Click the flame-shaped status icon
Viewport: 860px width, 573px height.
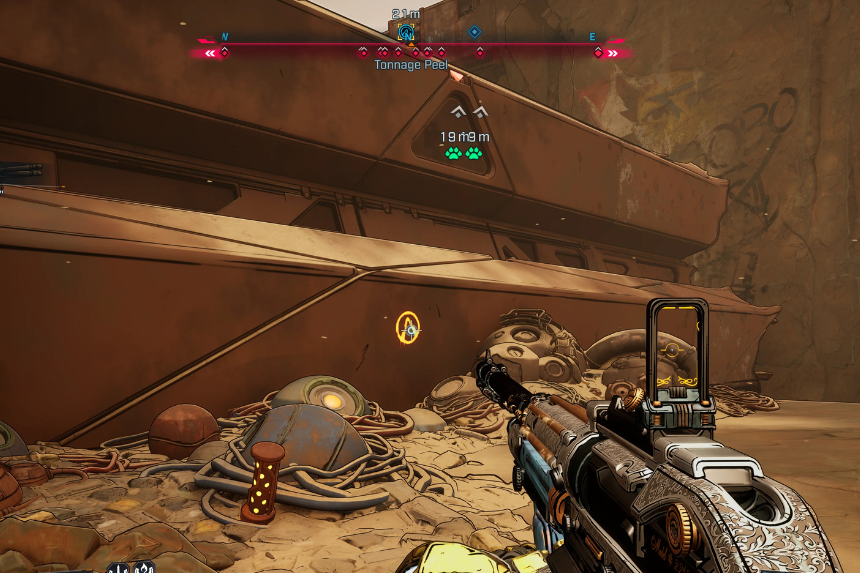[142, 568]
